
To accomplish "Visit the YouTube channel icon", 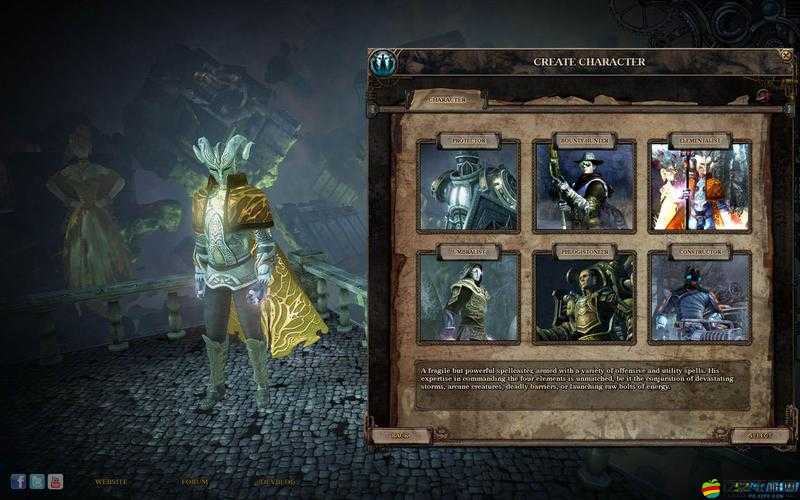I will pos(55,482).
